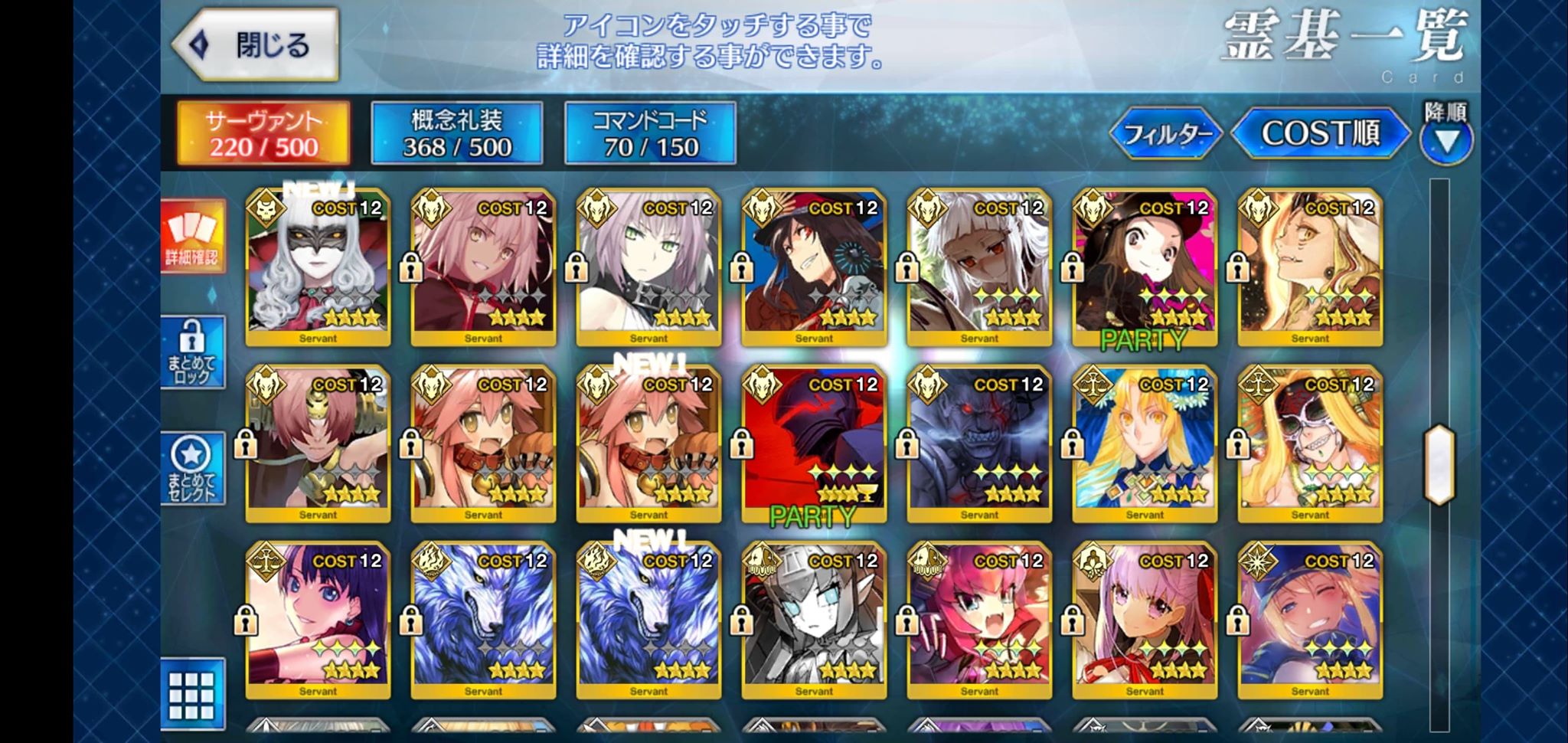Pick the blonde servant with blue flowers
The image size is (1568, 743).
click(x=1145, y=444)
